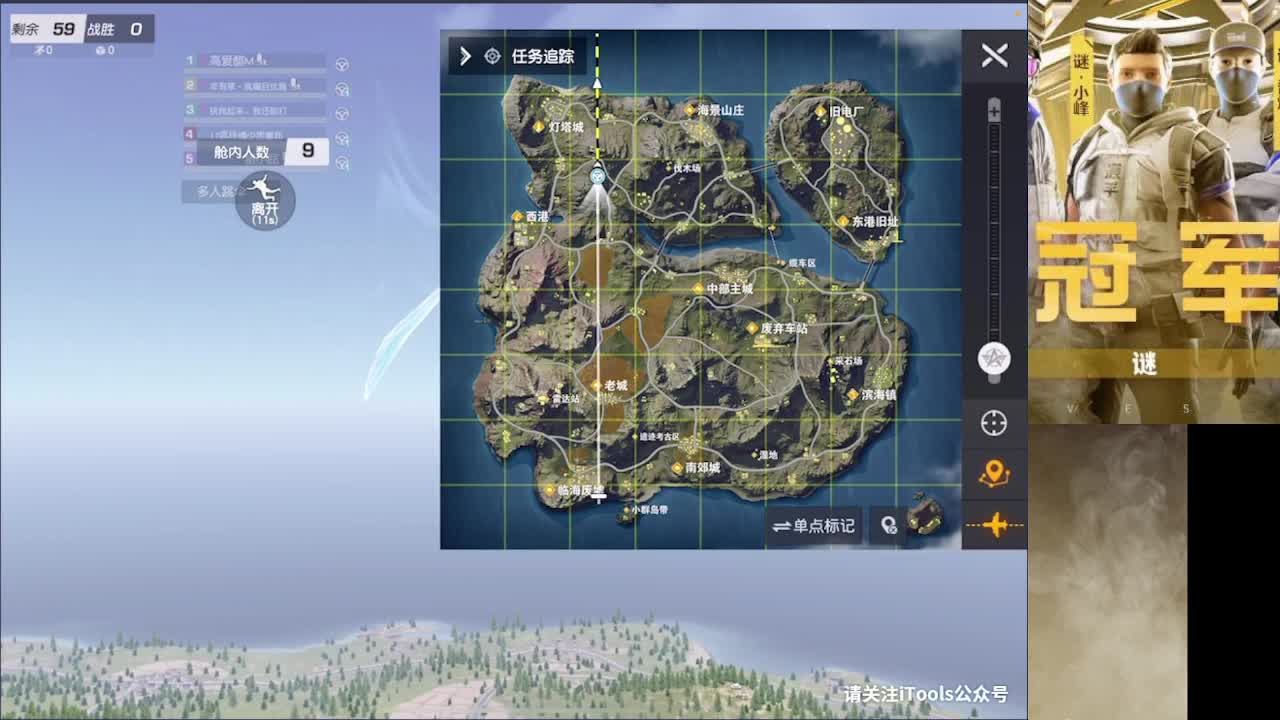Image resolution: width=1280 pixels, height=720 pixels.
Task: Click the crosshair recenter map icon
Action: tap(994, 423)
